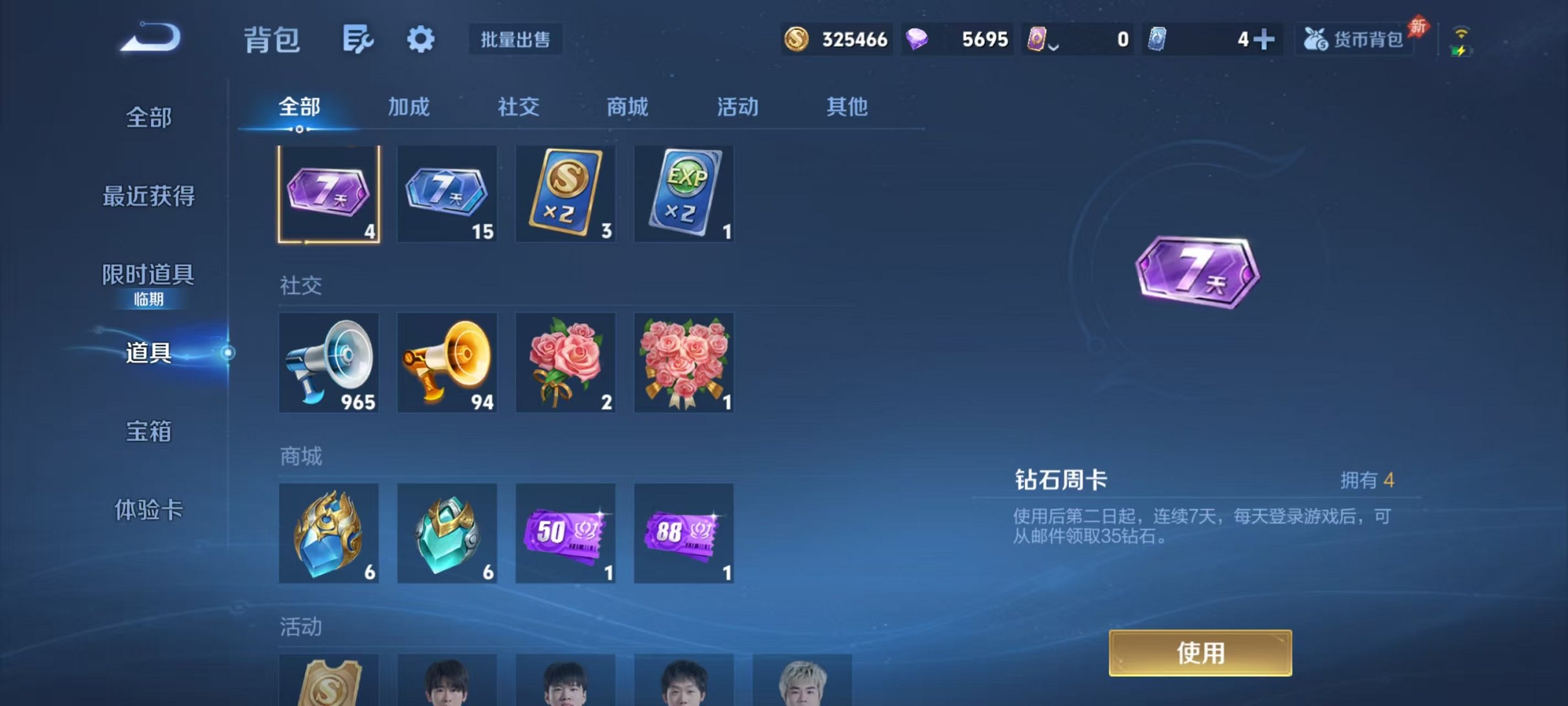
Task: Click the 批量出售 bulk sell button
Action: pos(516,39)
